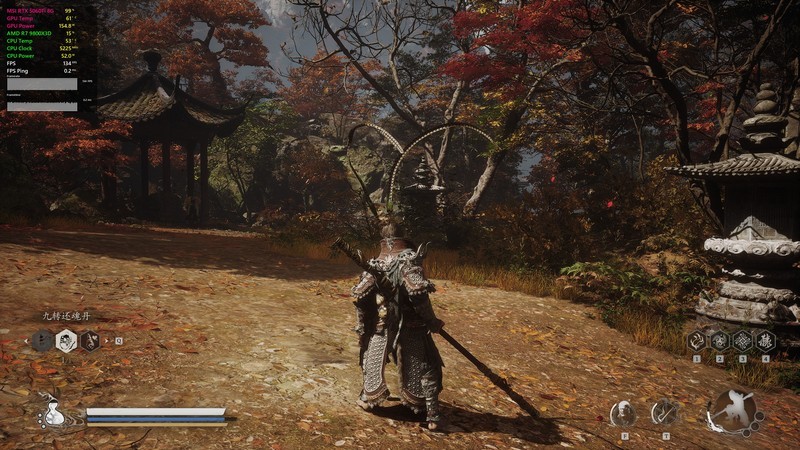Choose the greyed-out left hexagon item
Image resolution: width=800 pixels, height=450 pixels.
click(x=42, y=341)
